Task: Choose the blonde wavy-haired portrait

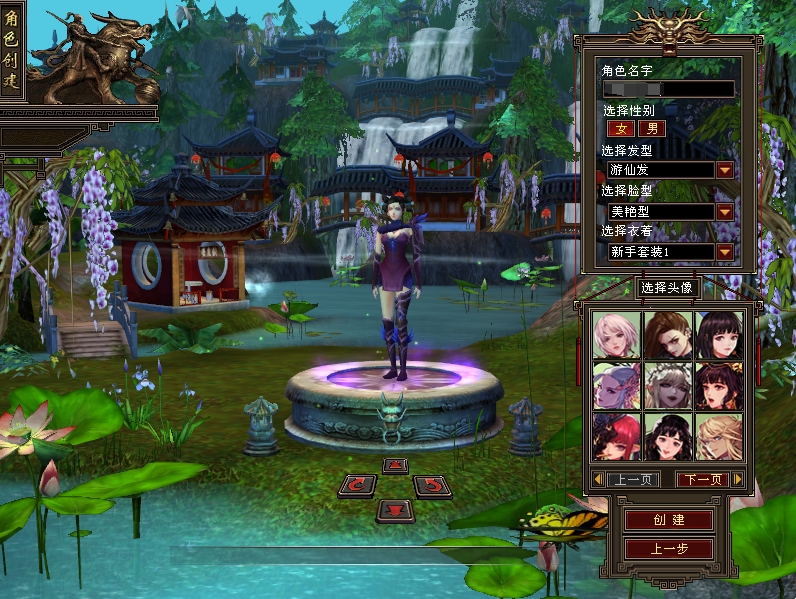Action: pos(719,436)
